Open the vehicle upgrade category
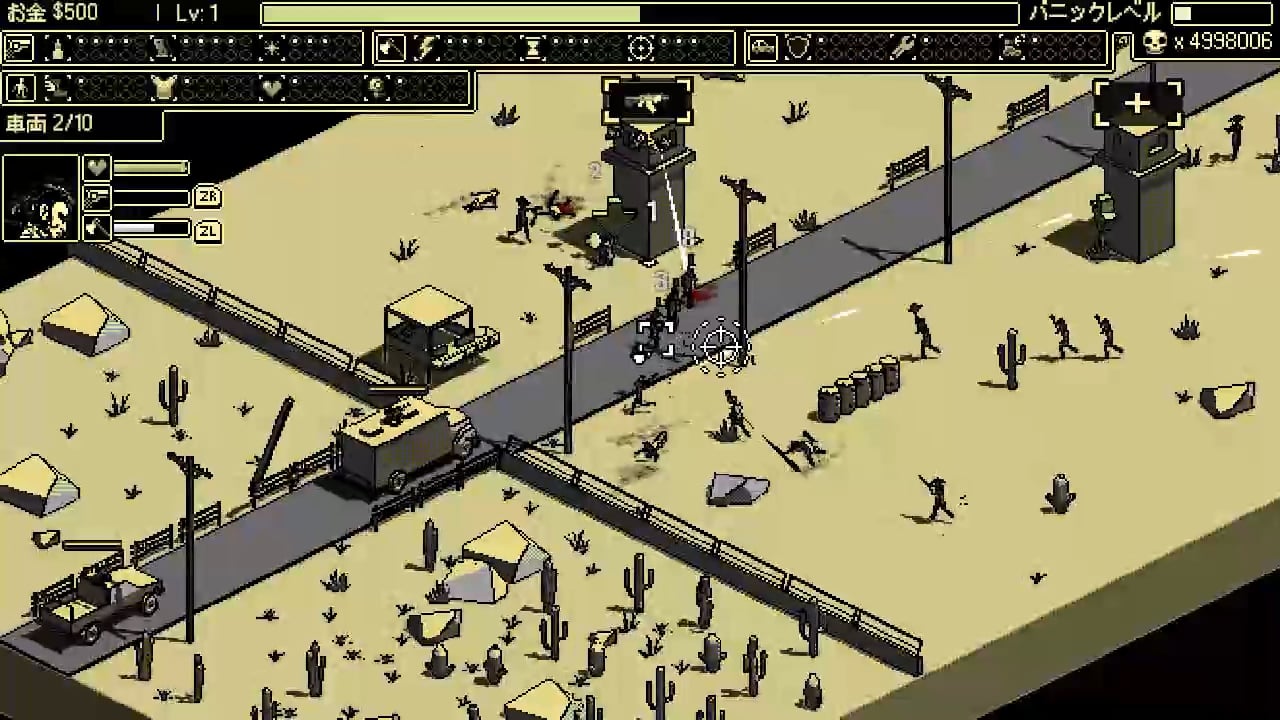The height and width of the screenshot is (720, 1280). click(763, 48)
